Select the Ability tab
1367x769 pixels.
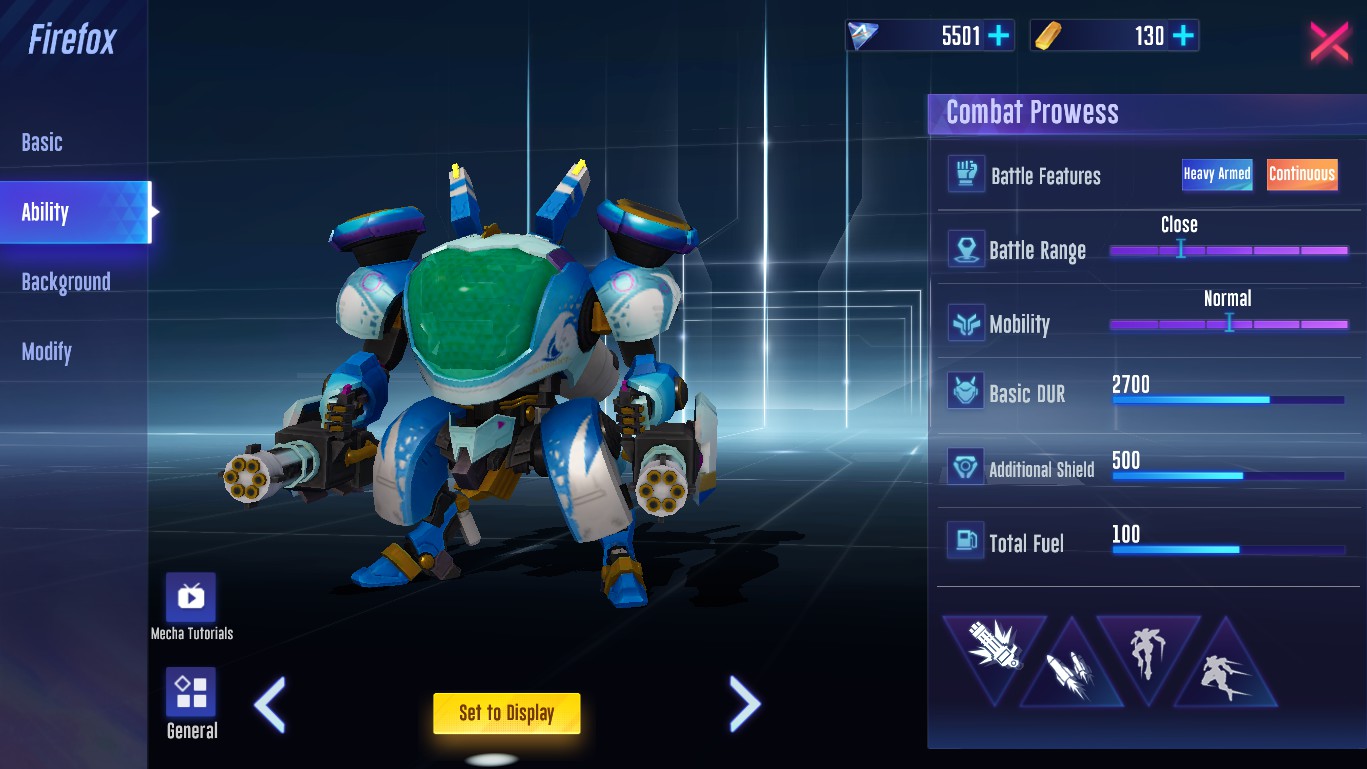coord(46,212)
